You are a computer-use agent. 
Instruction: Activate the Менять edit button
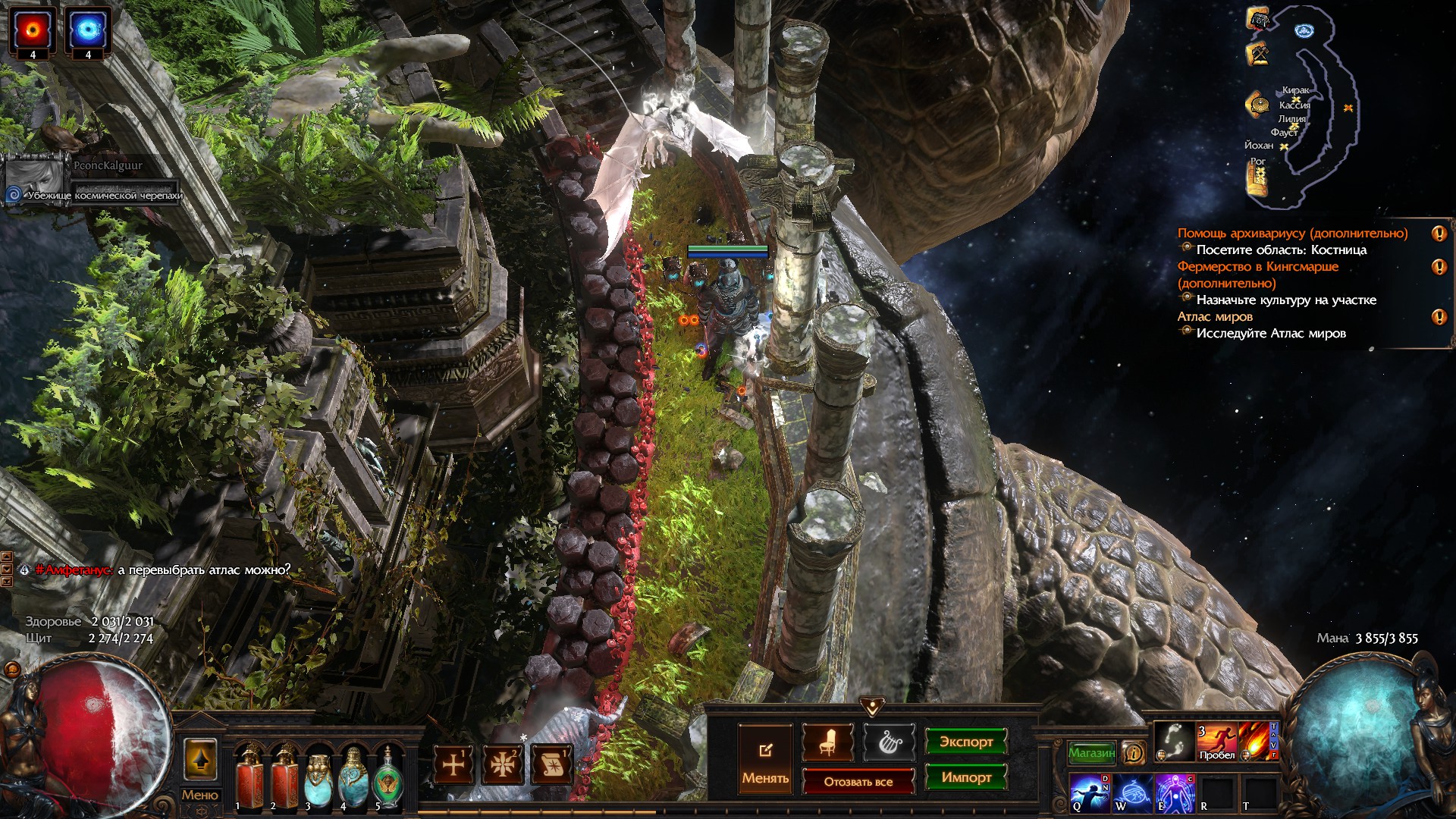tap(765, 760)
